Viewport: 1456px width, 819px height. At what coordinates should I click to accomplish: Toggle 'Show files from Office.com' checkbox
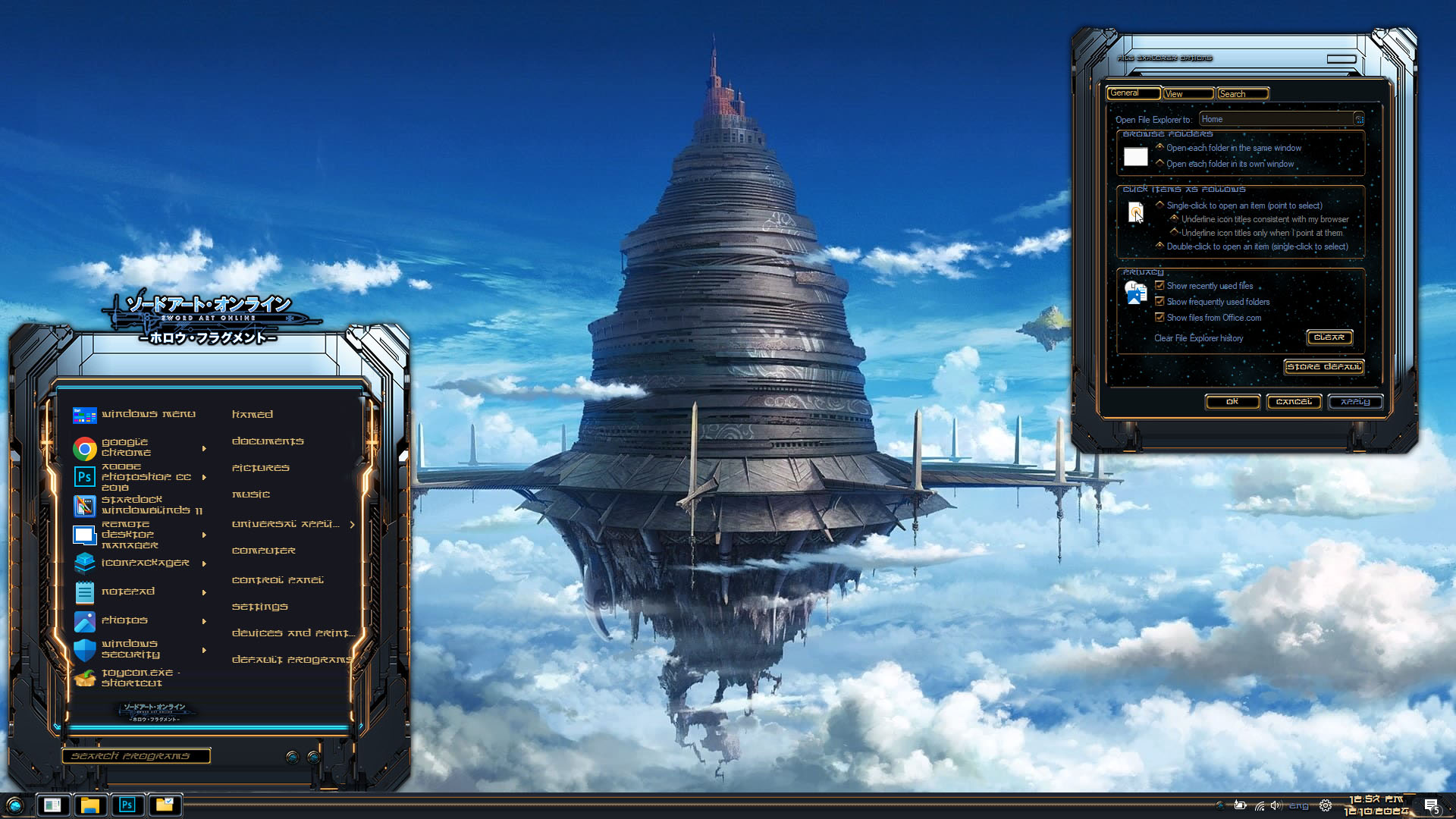click(x=1159, y=318)
